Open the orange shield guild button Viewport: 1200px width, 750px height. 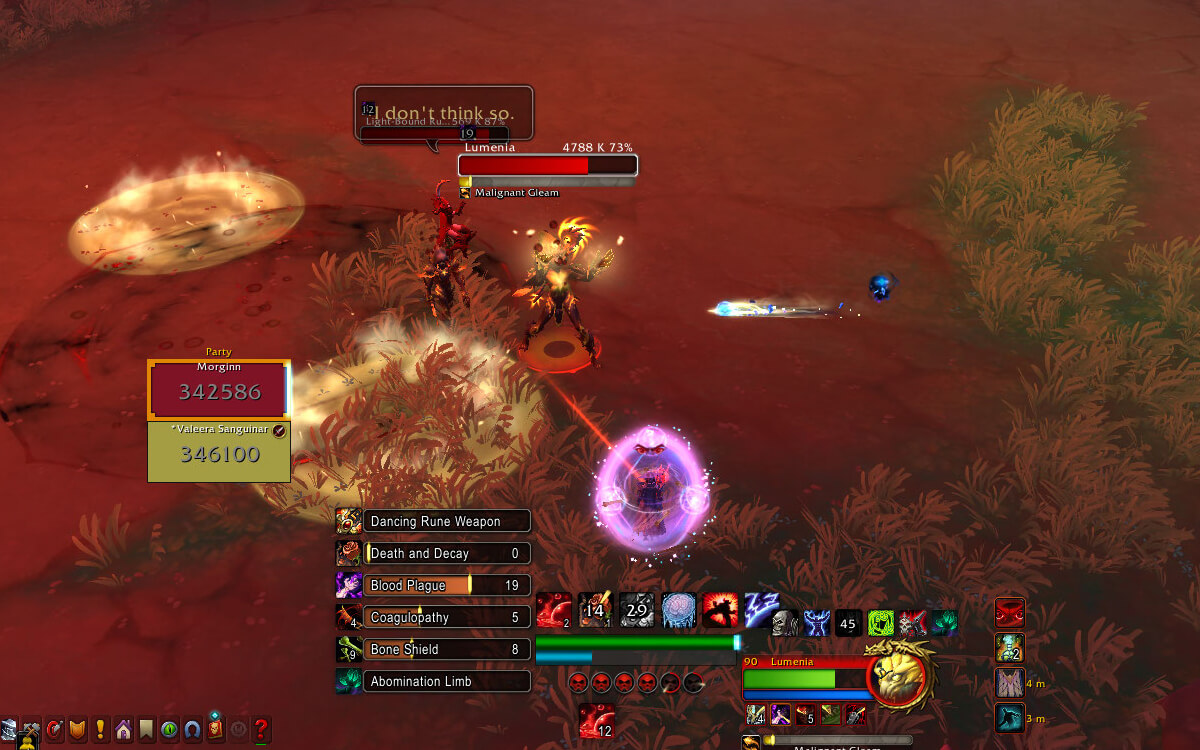click(x=77, y=729)
